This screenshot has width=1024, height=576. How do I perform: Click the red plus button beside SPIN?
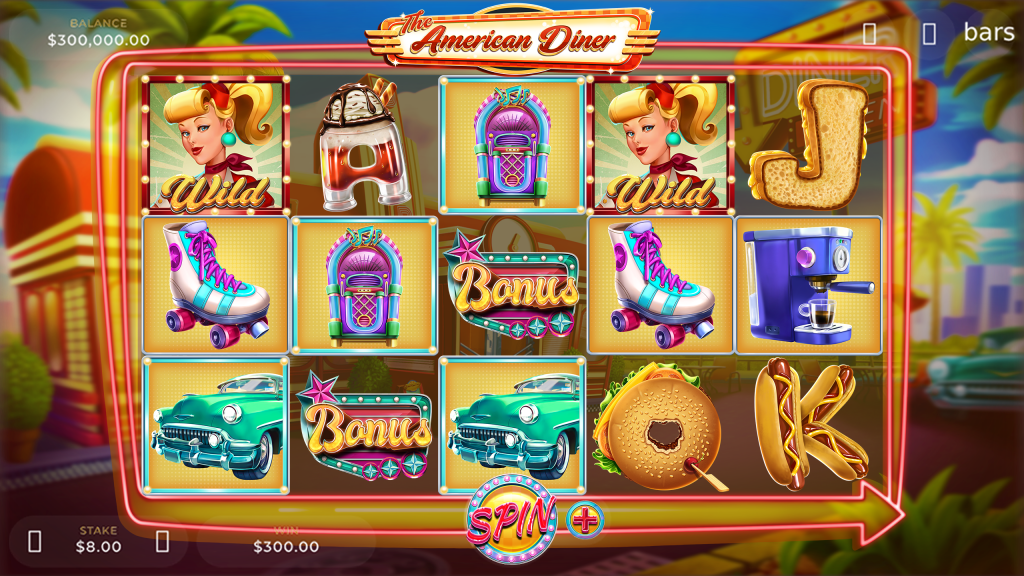[x=585, y=519]
